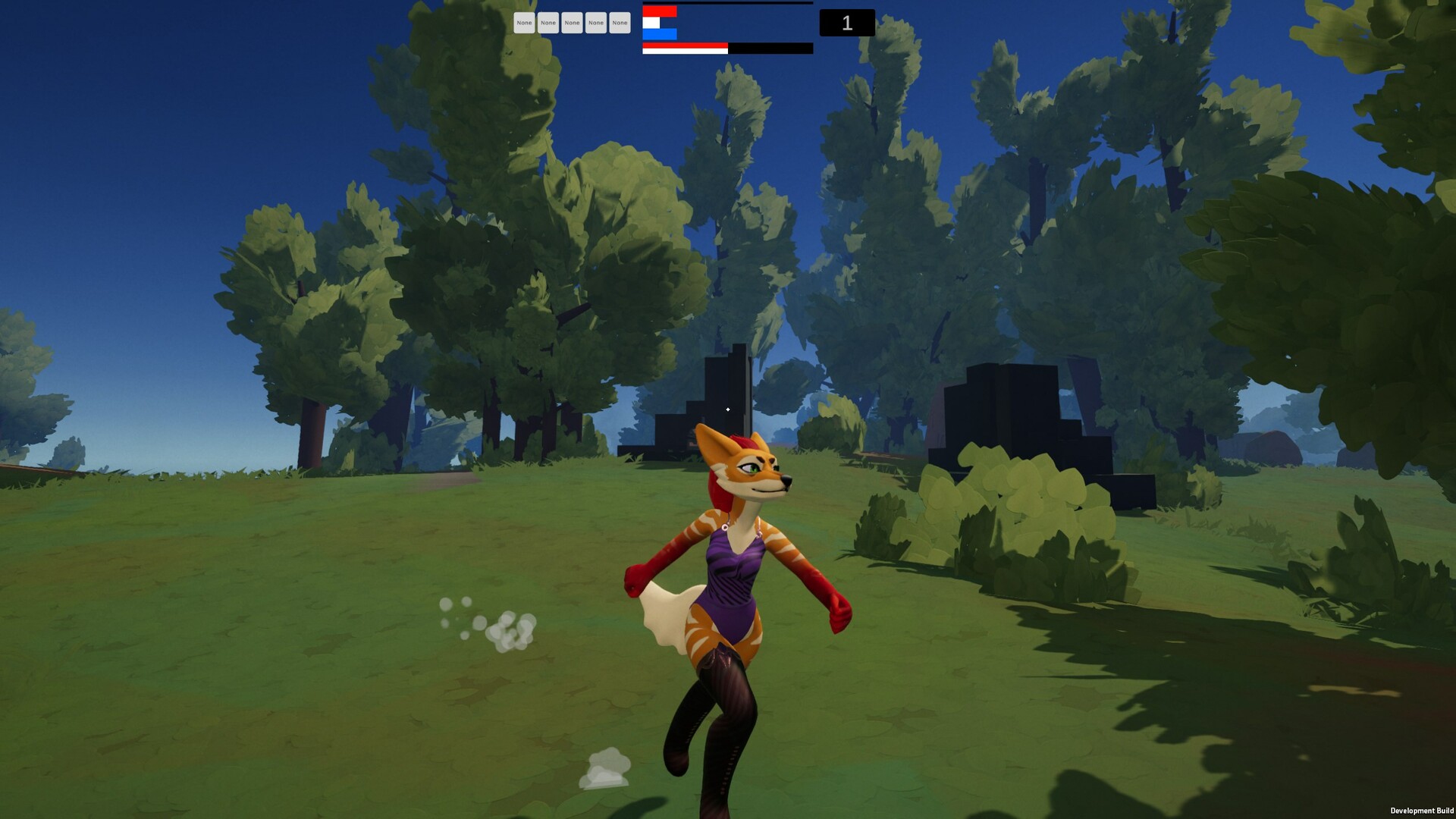Select the second None ability slot
Image resolution: width=1456 pixels, height=819 pixels.
click(548, 23)
